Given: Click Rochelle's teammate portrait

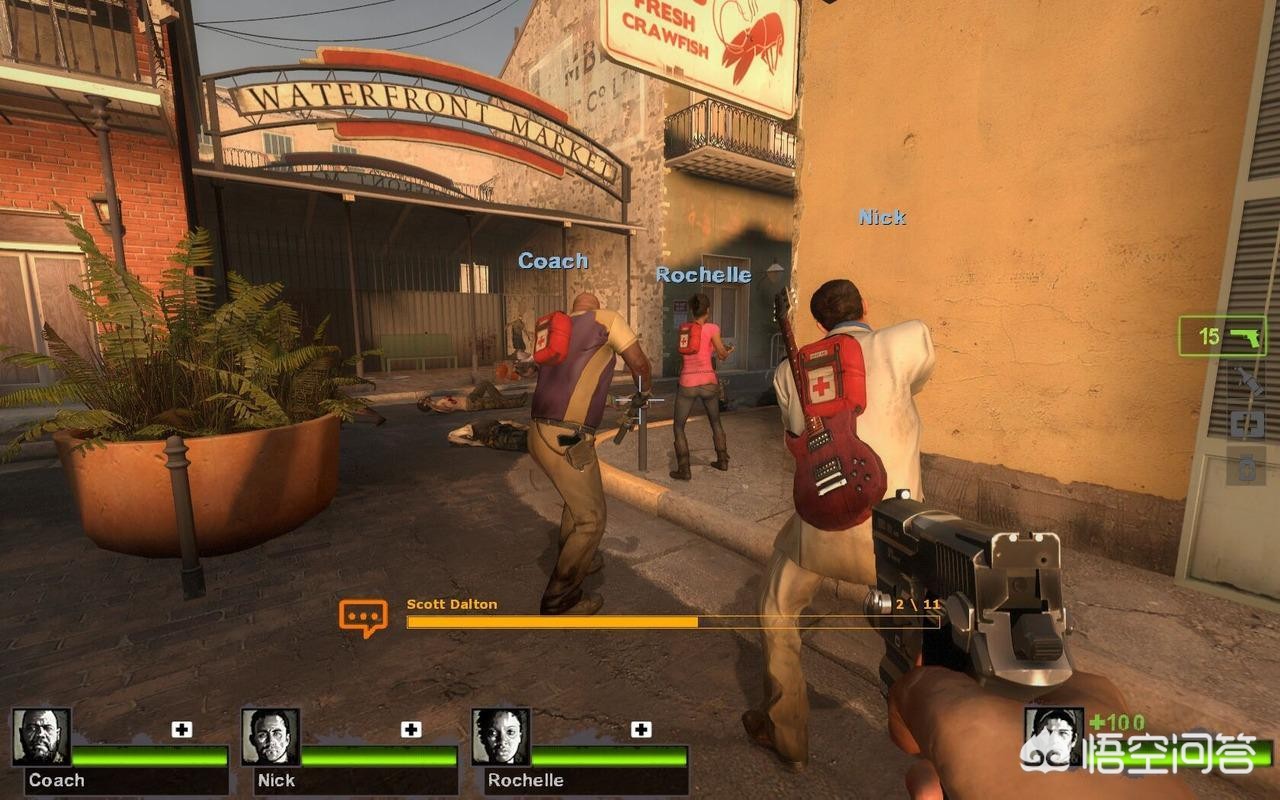Looking at the screenshot, I should (x=500, y=737).
